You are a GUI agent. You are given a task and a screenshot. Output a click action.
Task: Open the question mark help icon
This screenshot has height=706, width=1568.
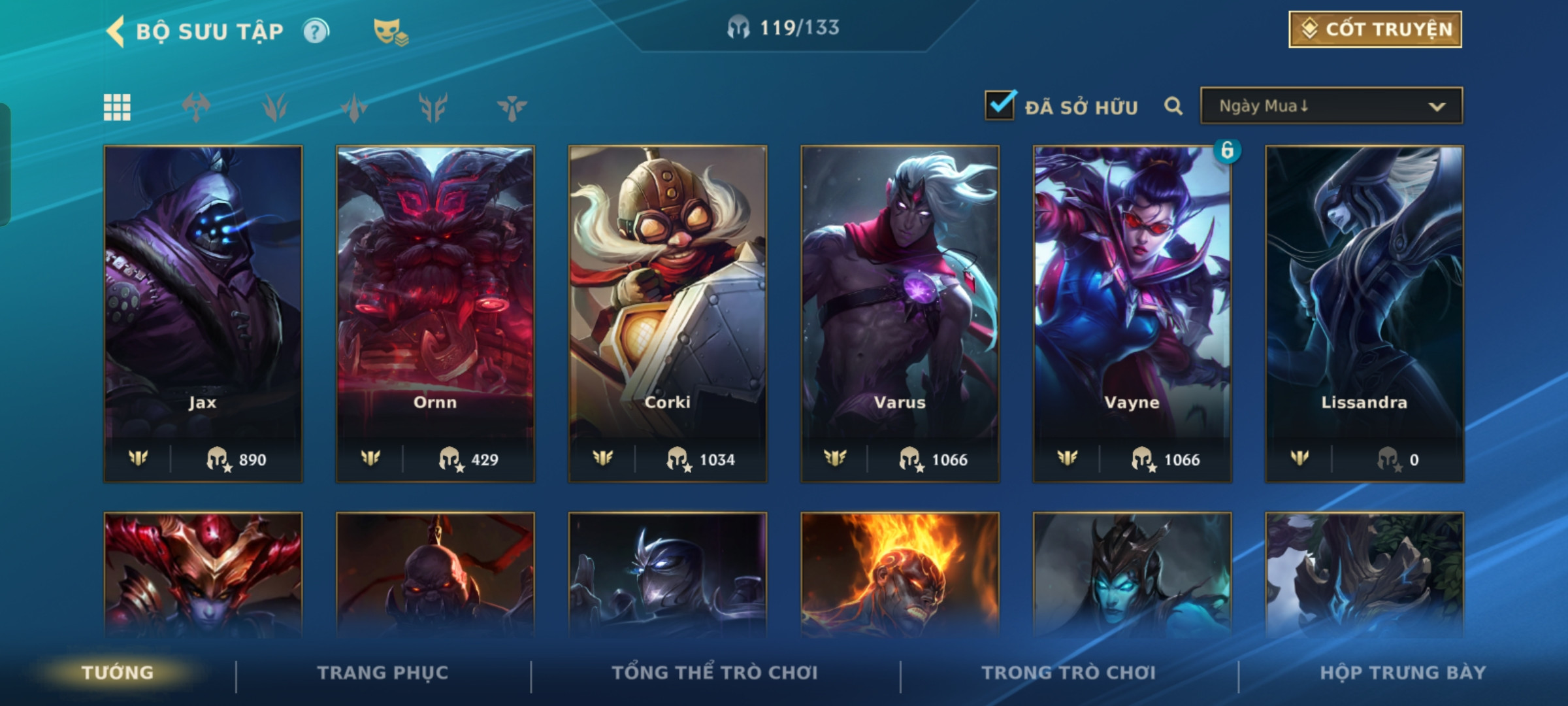click(x=316, y=31)
